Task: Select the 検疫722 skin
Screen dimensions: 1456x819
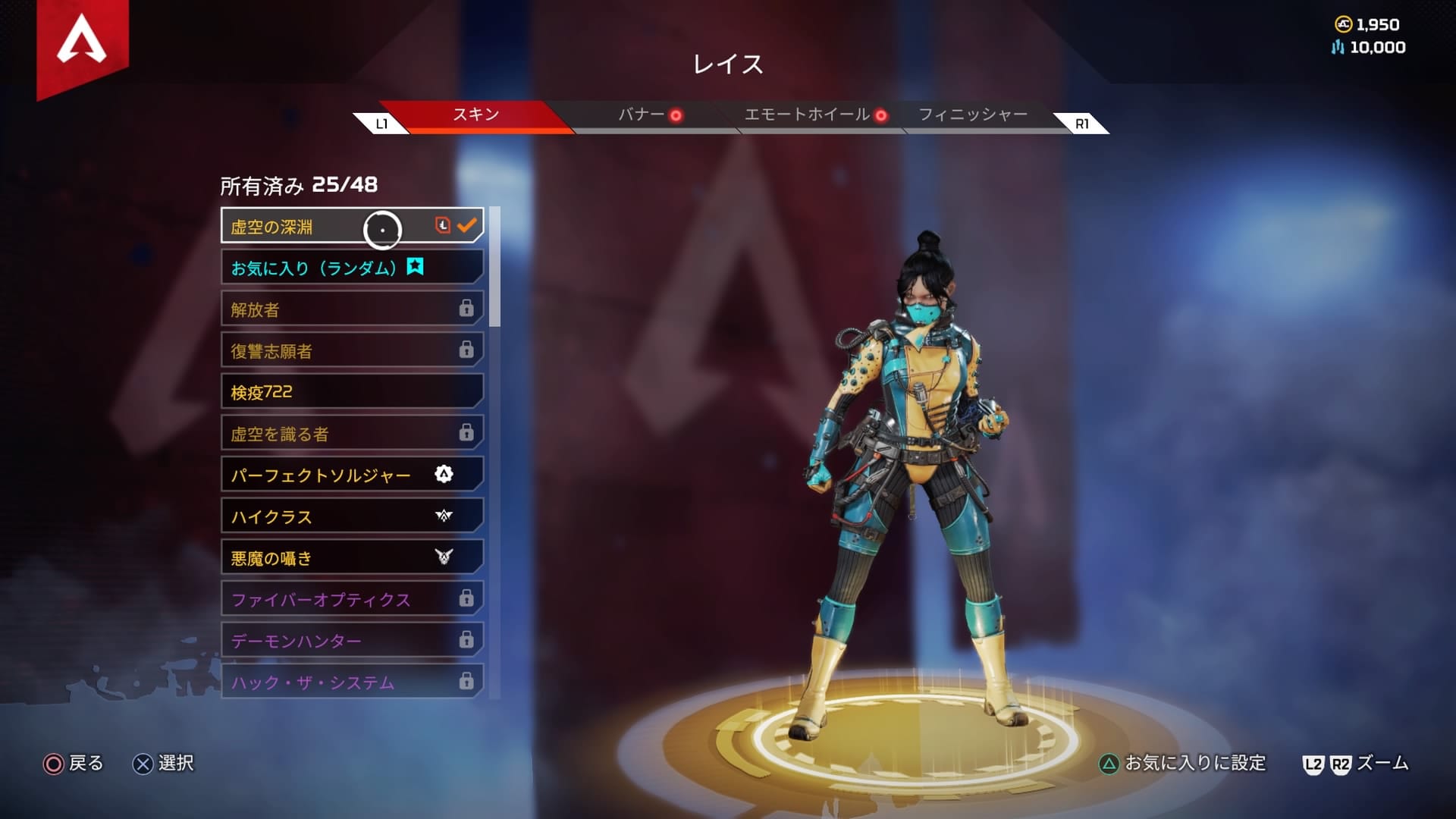Action: point(351,392)
